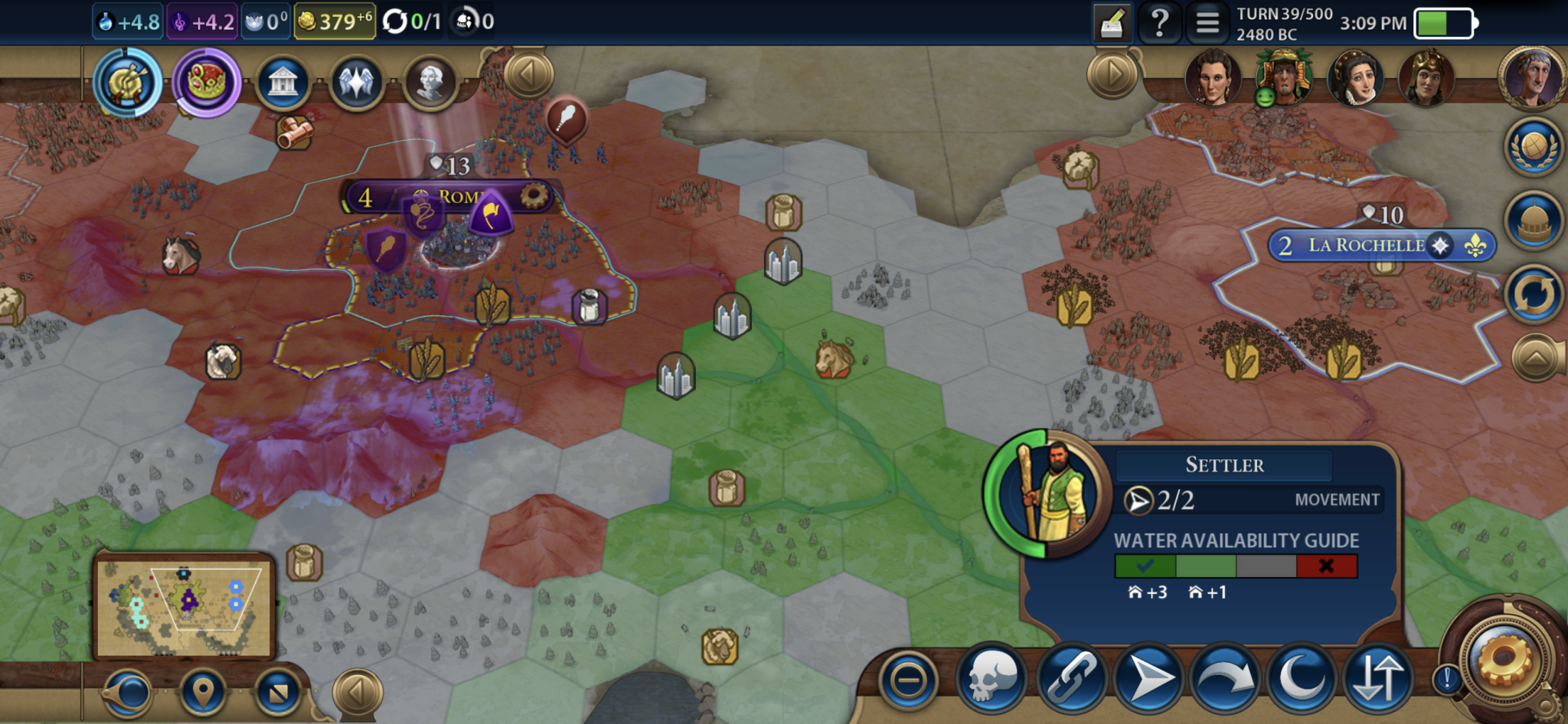Click the gear next-turn button

click(1504, 660)
